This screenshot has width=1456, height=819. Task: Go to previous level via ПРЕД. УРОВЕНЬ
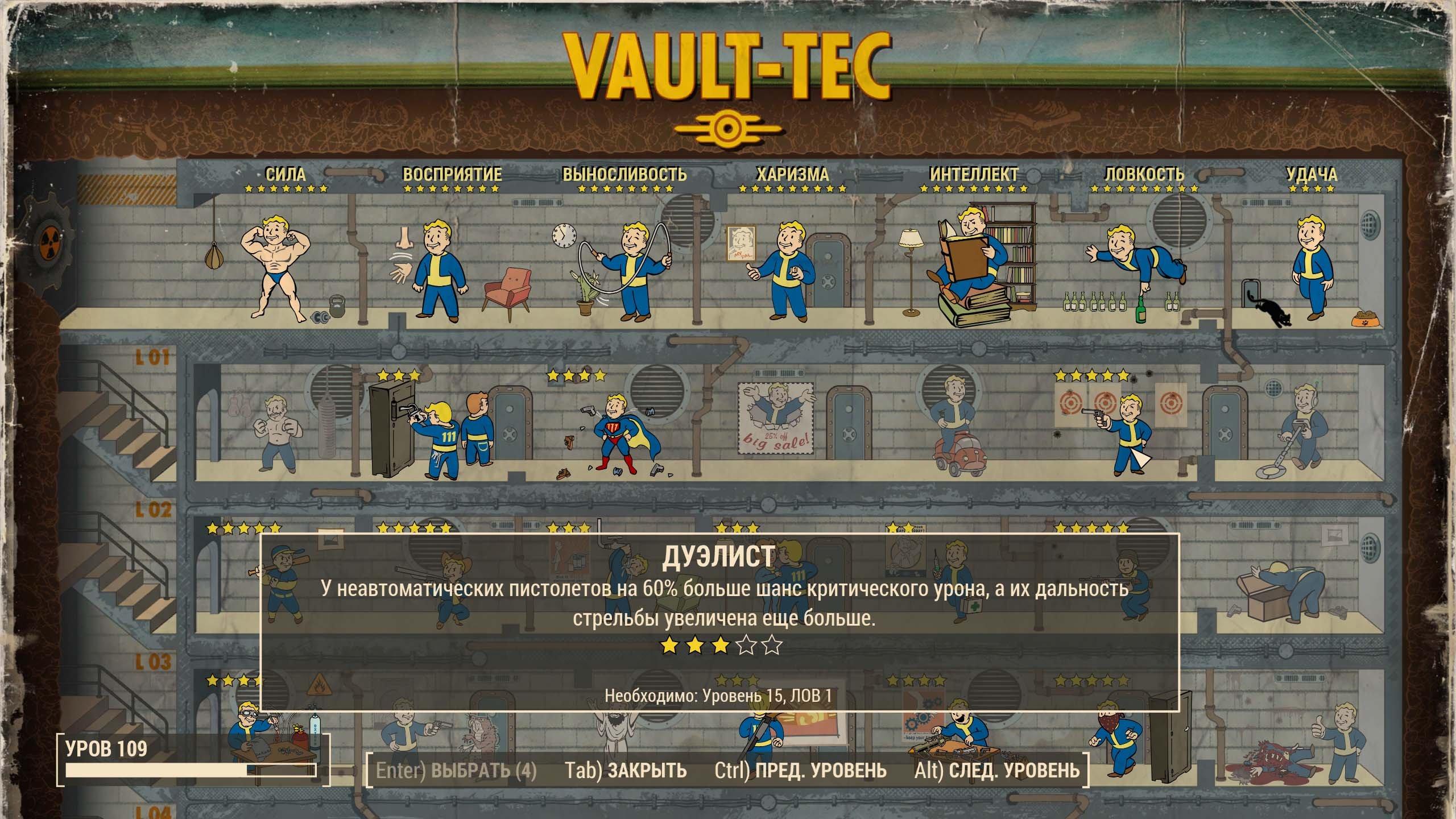click(x=800, y=771)
